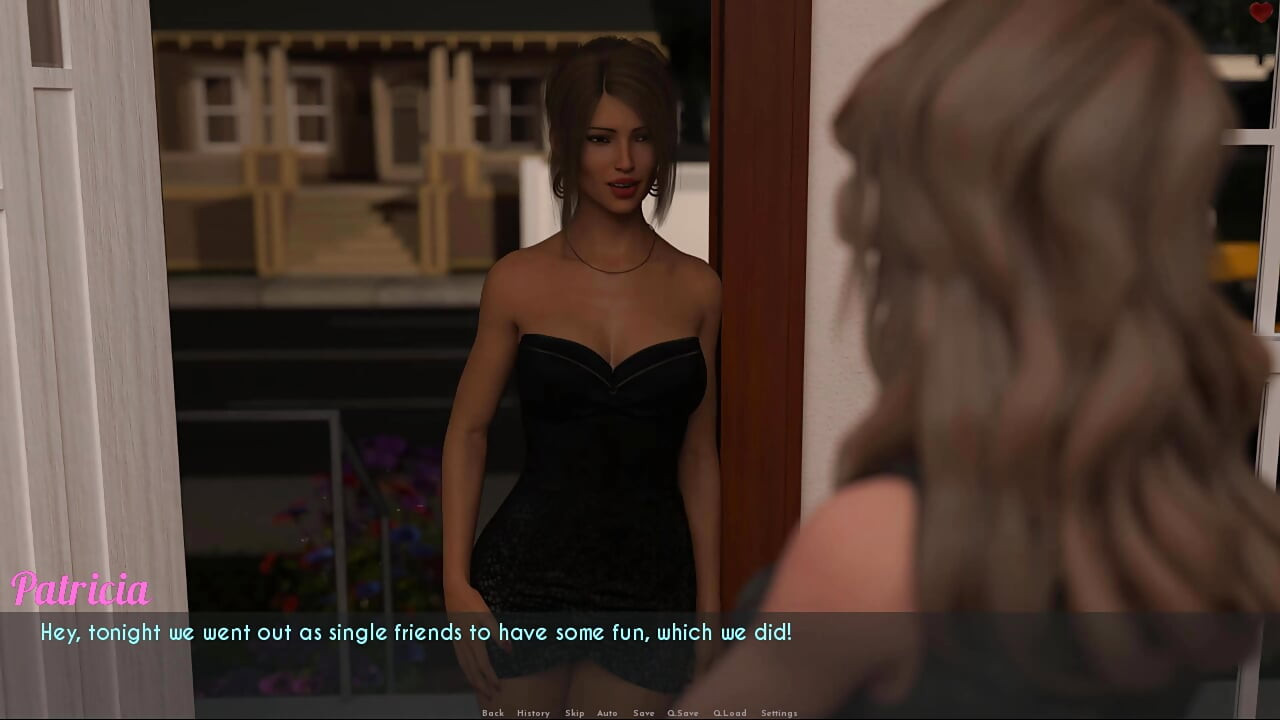Click the red heart icon
The height and width of the screenshot is (720, 1280).
[1261, 13]
